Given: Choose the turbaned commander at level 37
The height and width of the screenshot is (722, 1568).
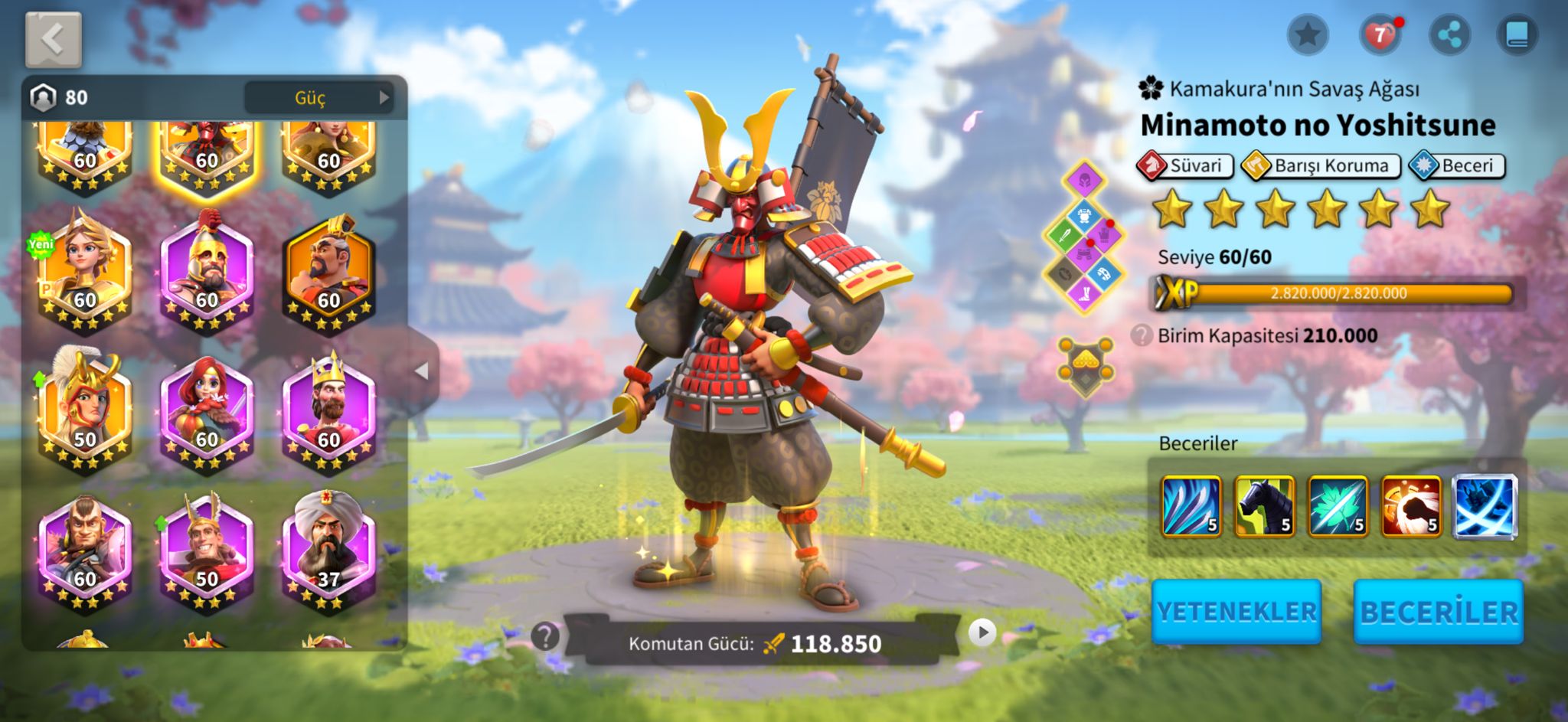Looking at the screenshot, I should tap(328, 549).
